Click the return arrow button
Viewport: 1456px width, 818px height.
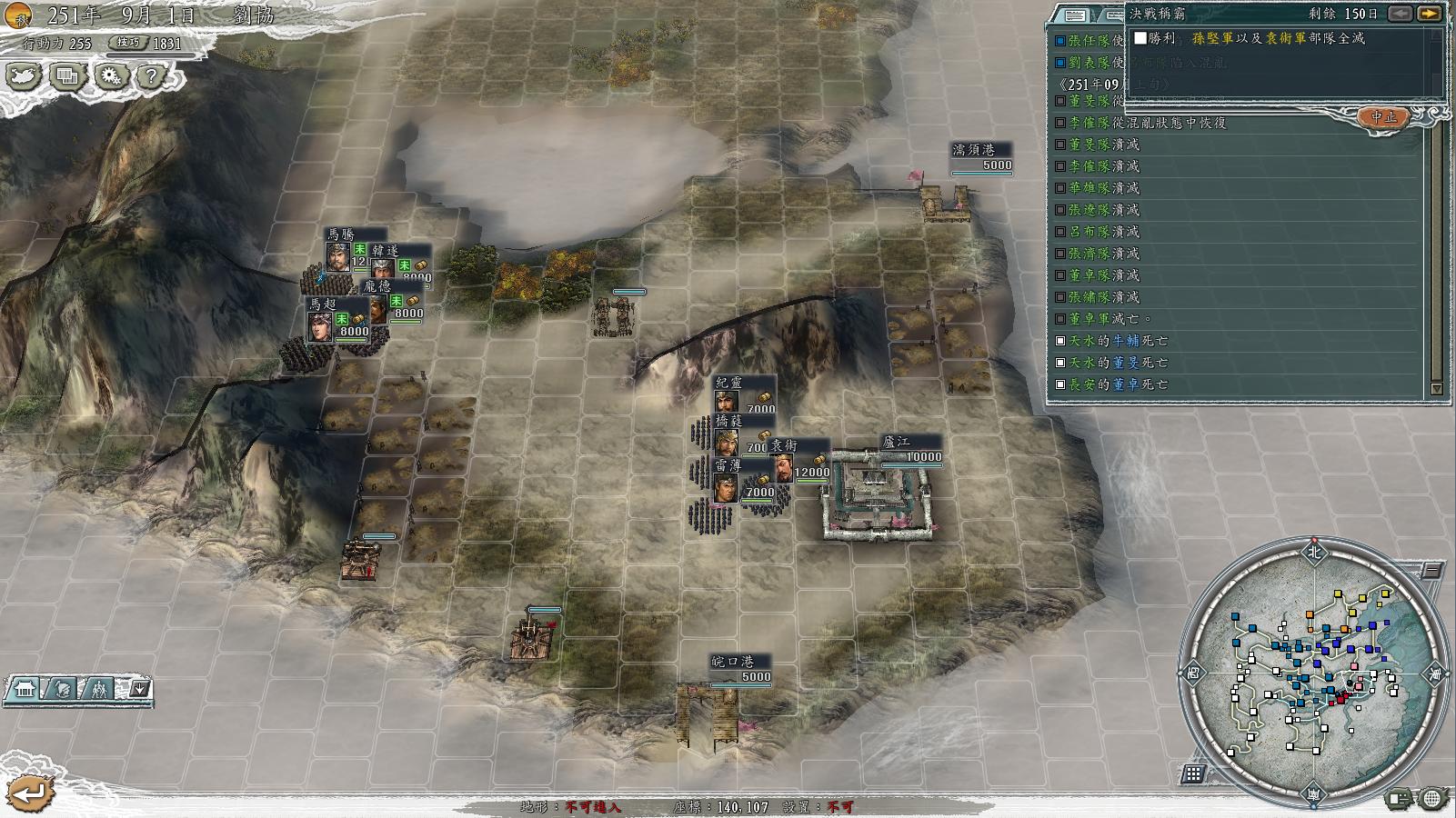coord(30,793)
